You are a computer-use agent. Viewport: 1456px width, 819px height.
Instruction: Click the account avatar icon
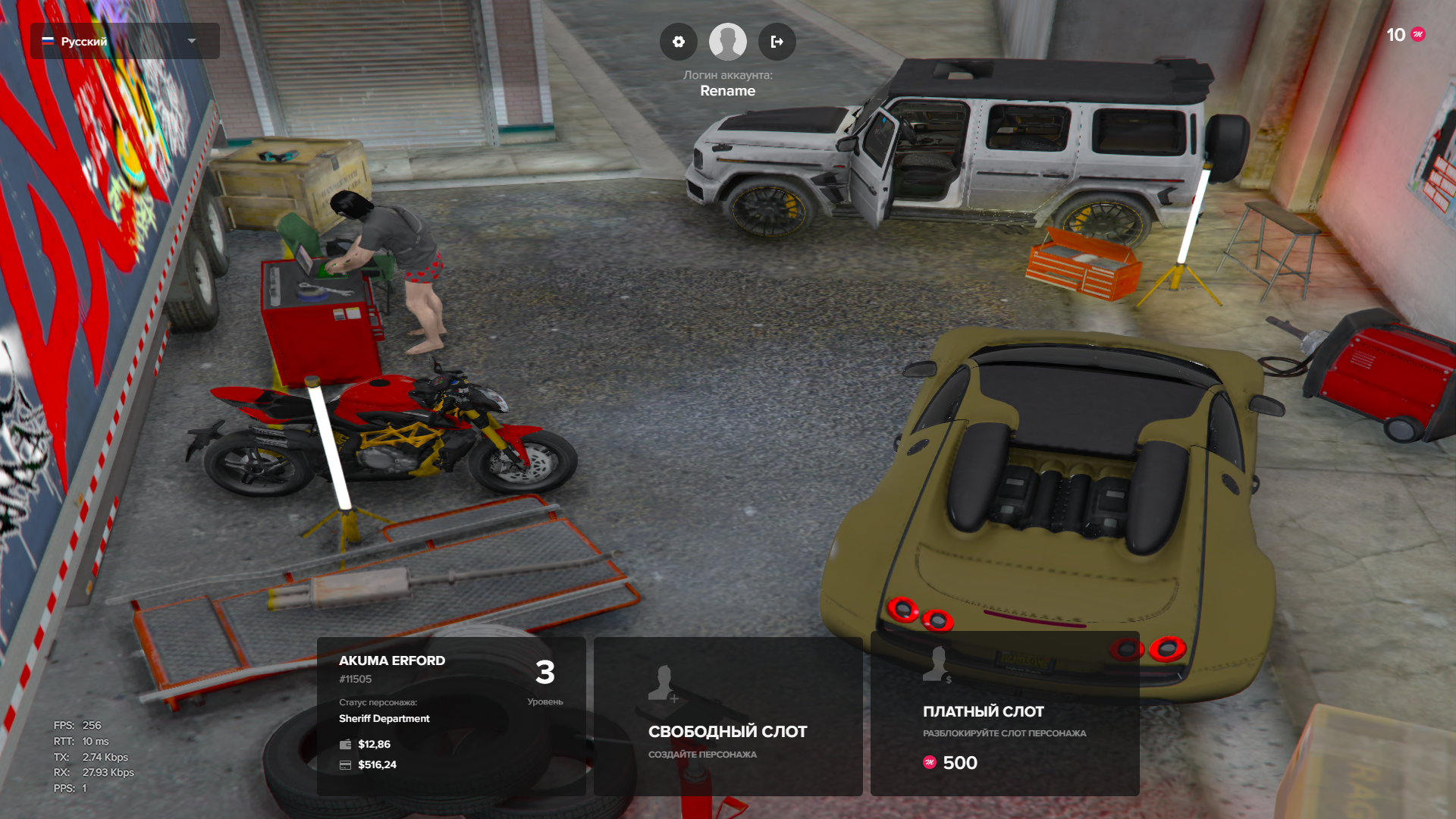tap(727, 42)
